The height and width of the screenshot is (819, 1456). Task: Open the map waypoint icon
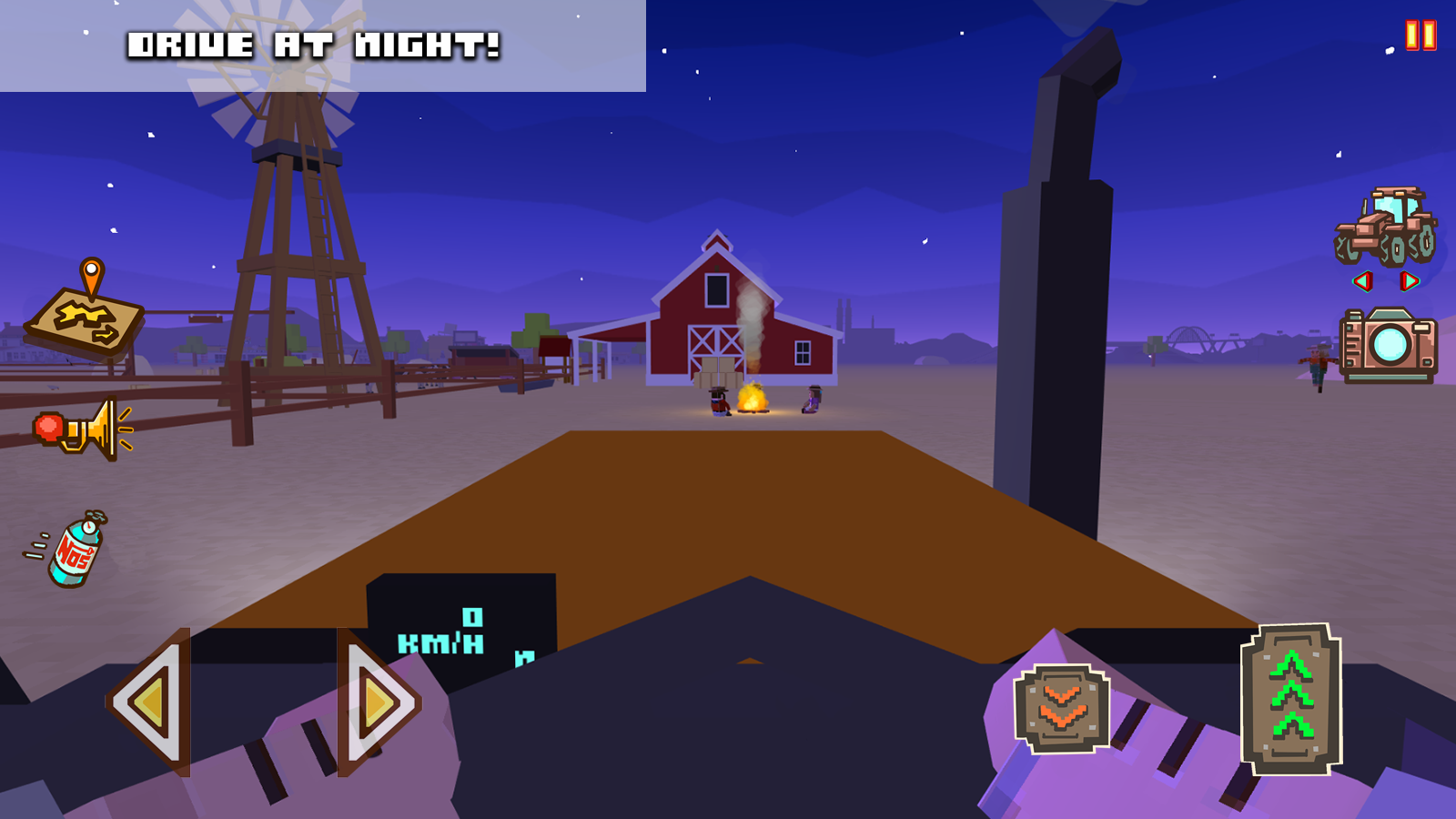pos(86,318)
